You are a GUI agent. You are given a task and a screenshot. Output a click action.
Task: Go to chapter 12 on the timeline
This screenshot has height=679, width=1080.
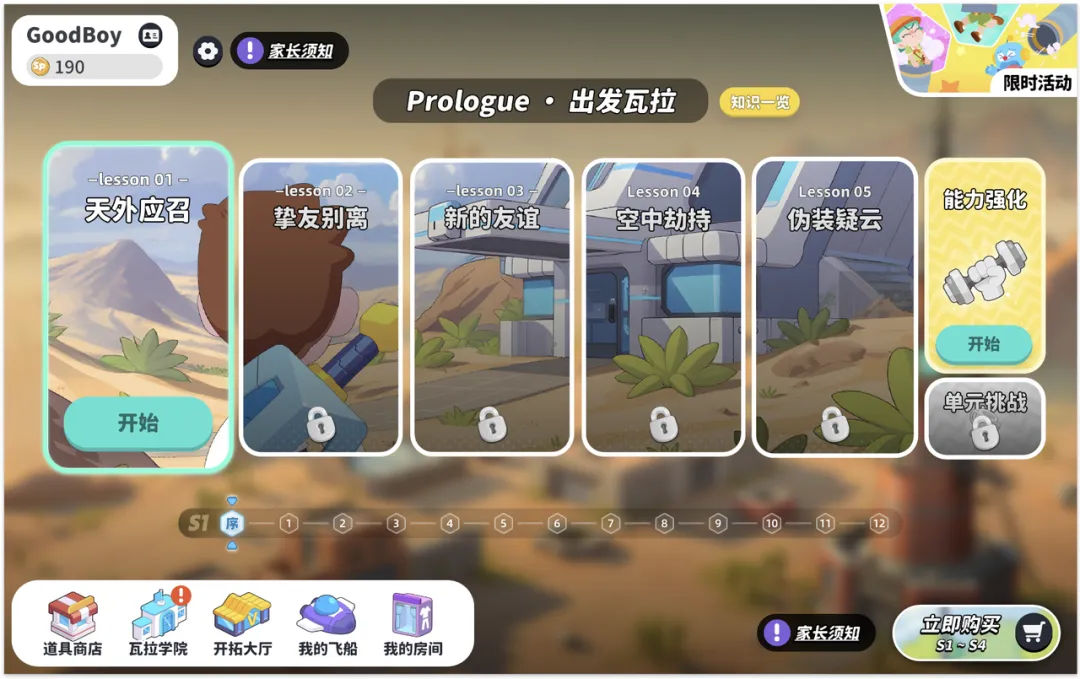click(878, 523)
